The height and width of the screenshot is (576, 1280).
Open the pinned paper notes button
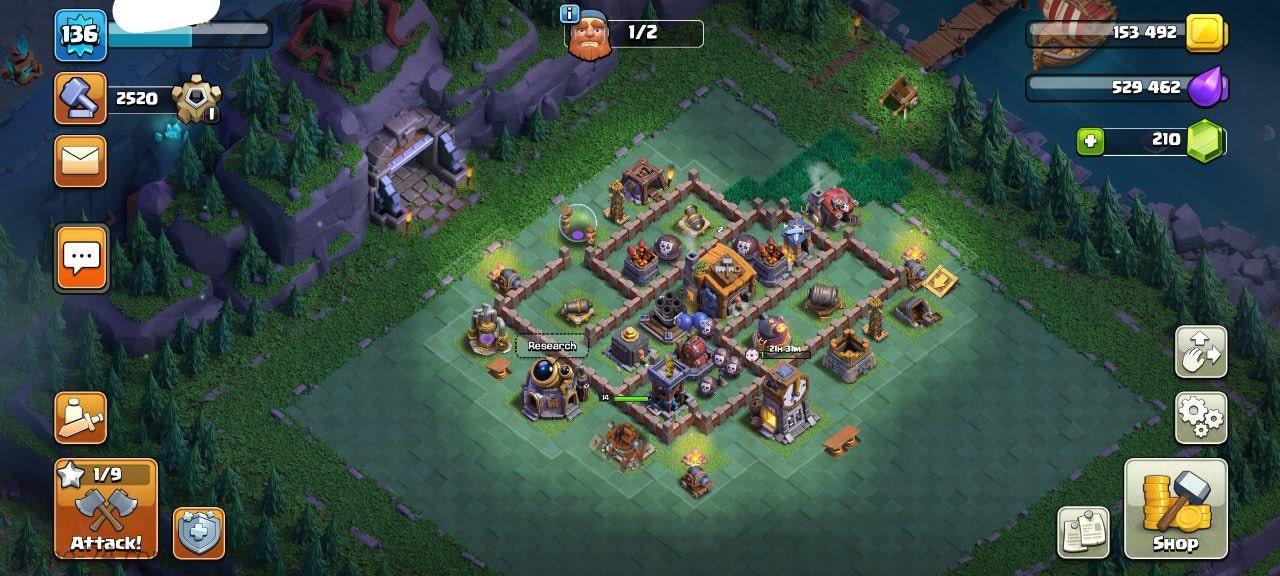1083,532
